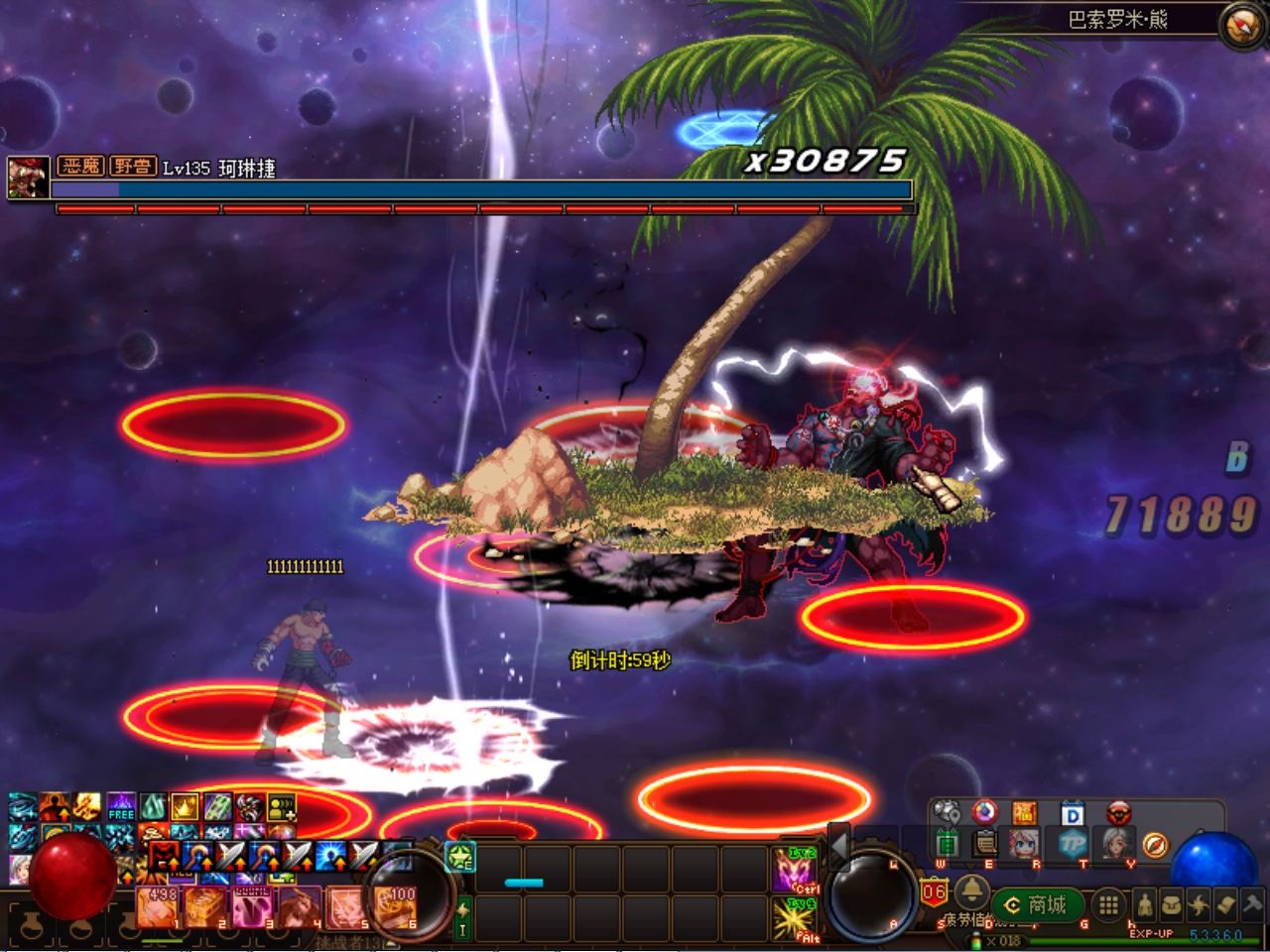Open the 商城 shop button
The image size is (1270, 952).
(1038, 904)
